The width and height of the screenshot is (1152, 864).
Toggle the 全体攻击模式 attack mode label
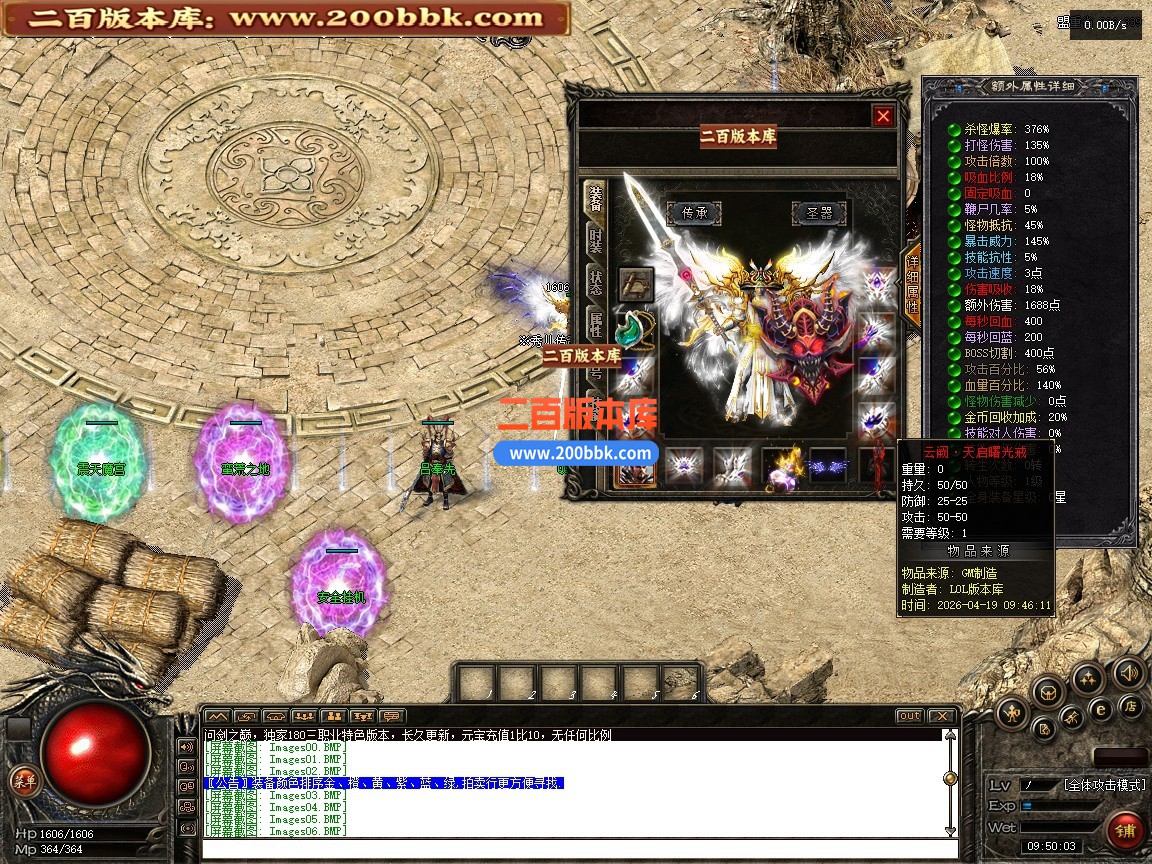1103,785
